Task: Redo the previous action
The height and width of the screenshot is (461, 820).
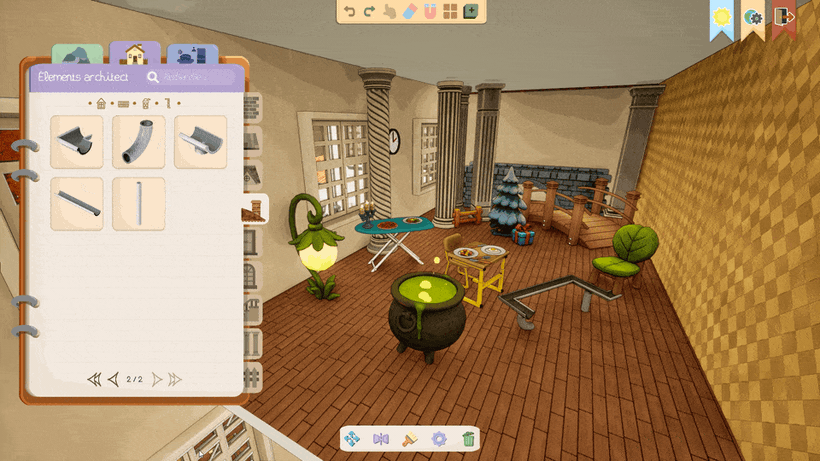Action: click(x=368, y=12)
